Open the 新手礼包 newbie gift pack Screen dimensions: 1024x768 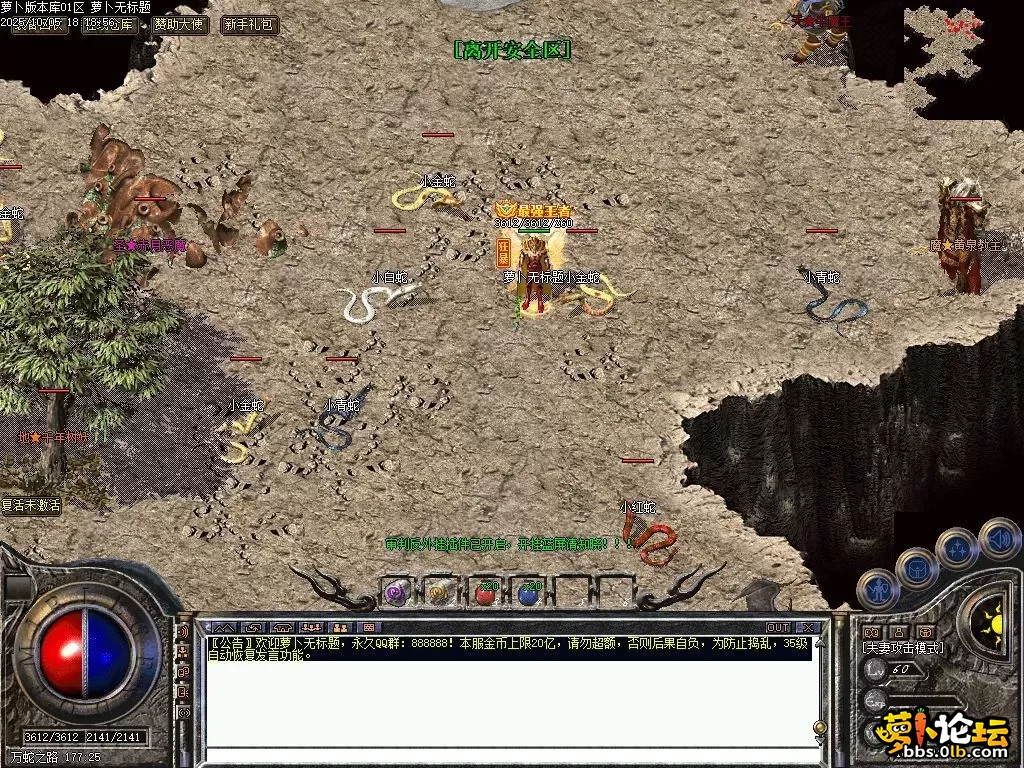click(249, 25)
